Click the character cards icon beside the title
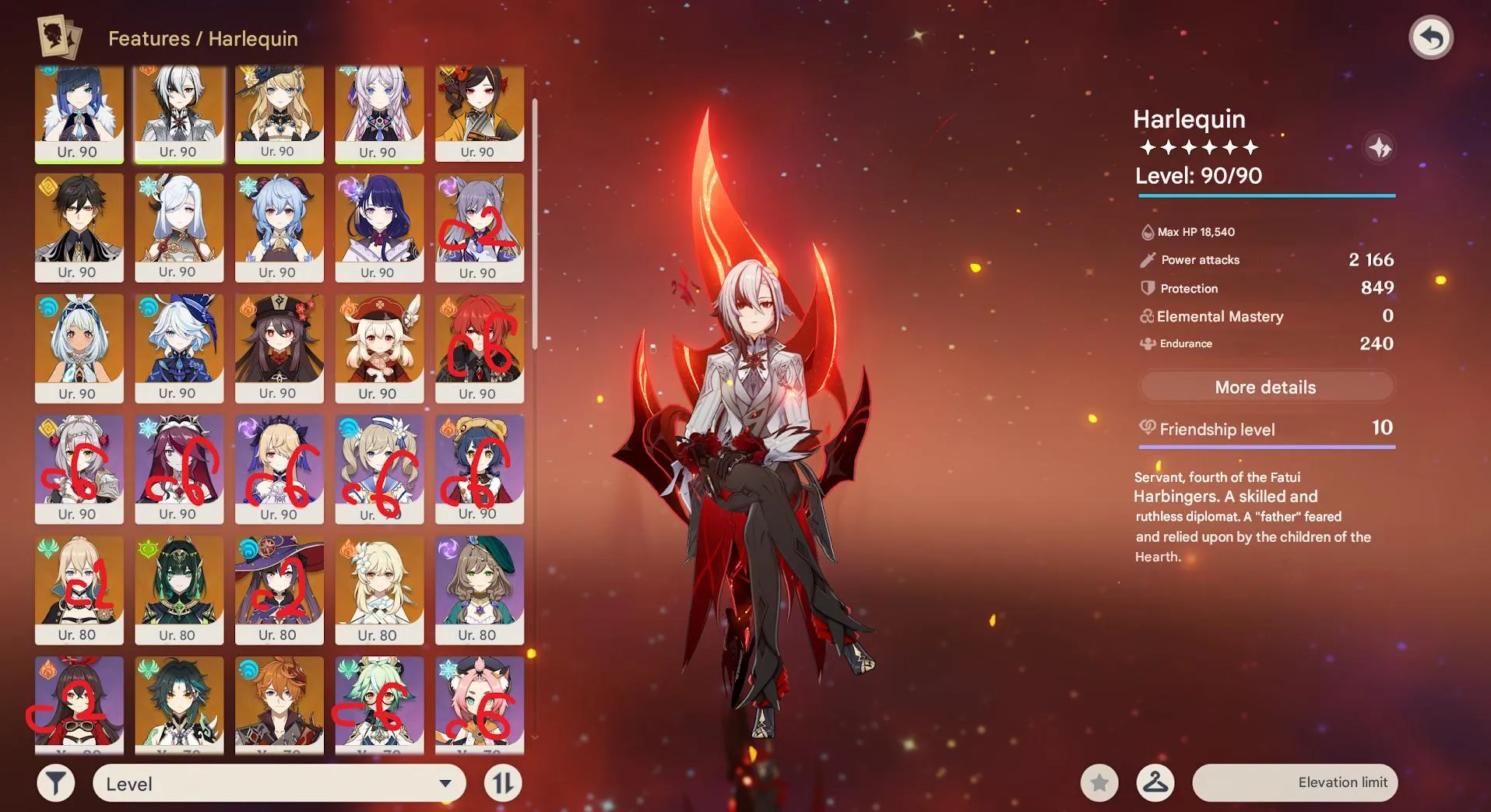 click(x=60, y=37)
